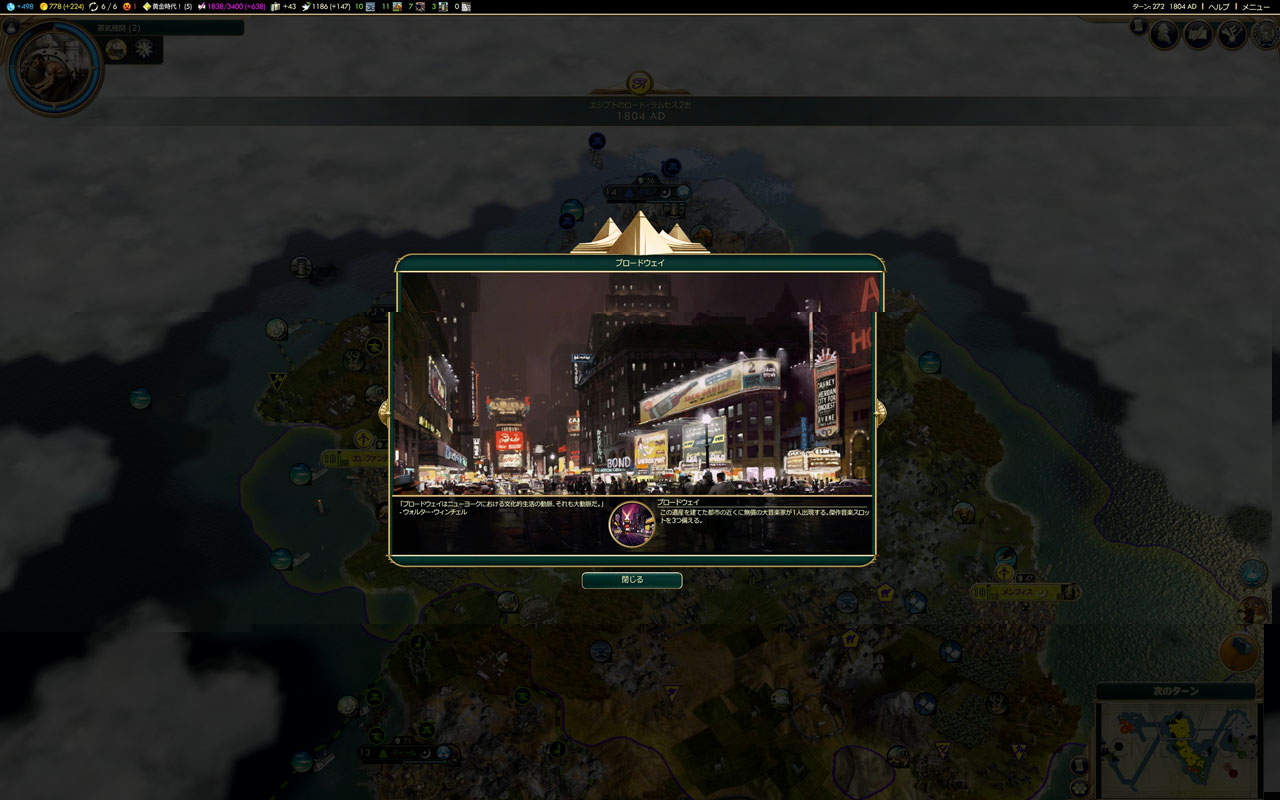Close the Broadway wonder popup

point(632,580)
